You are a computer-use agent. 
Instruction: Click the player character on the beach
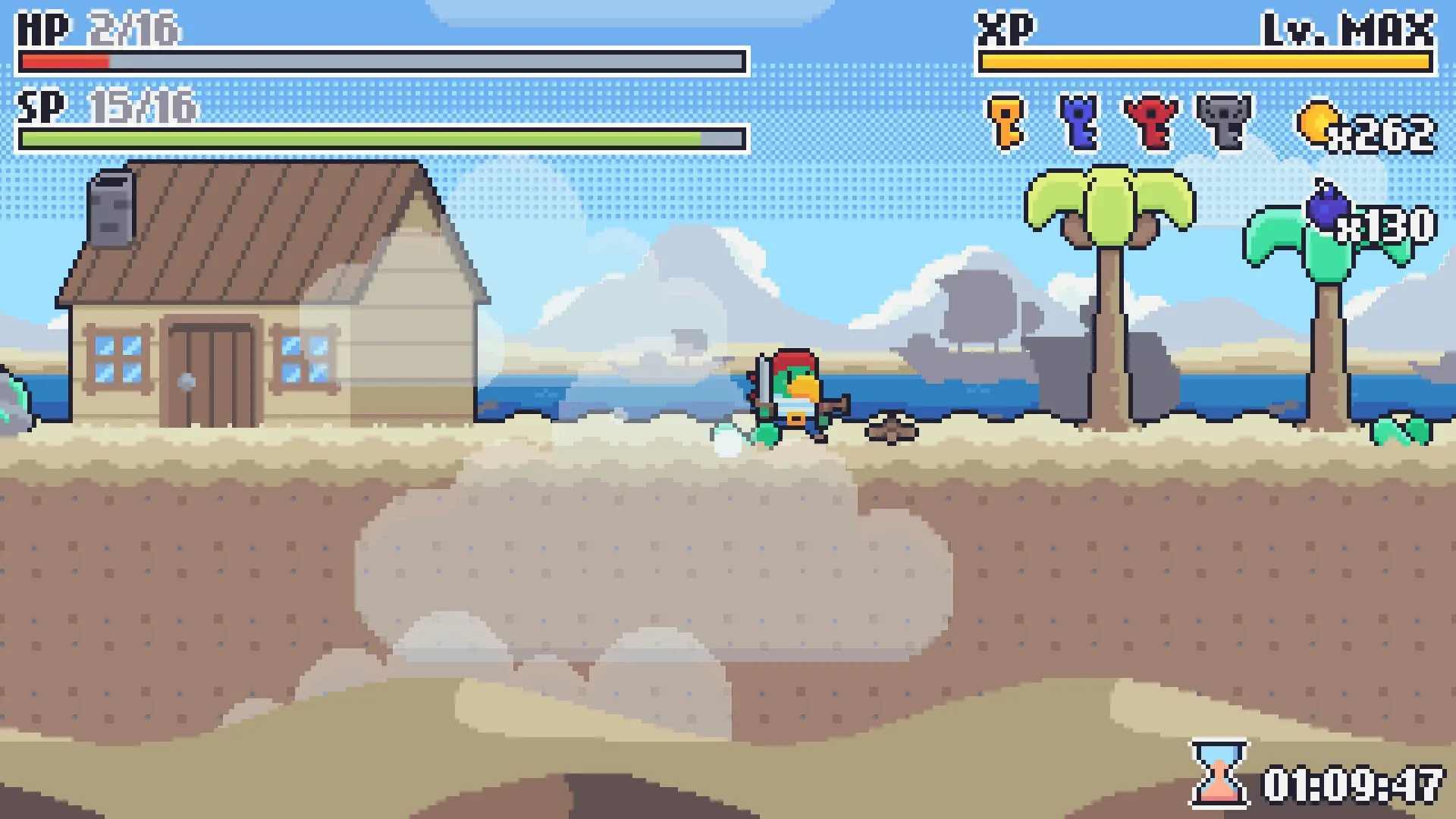coord(789,394)
